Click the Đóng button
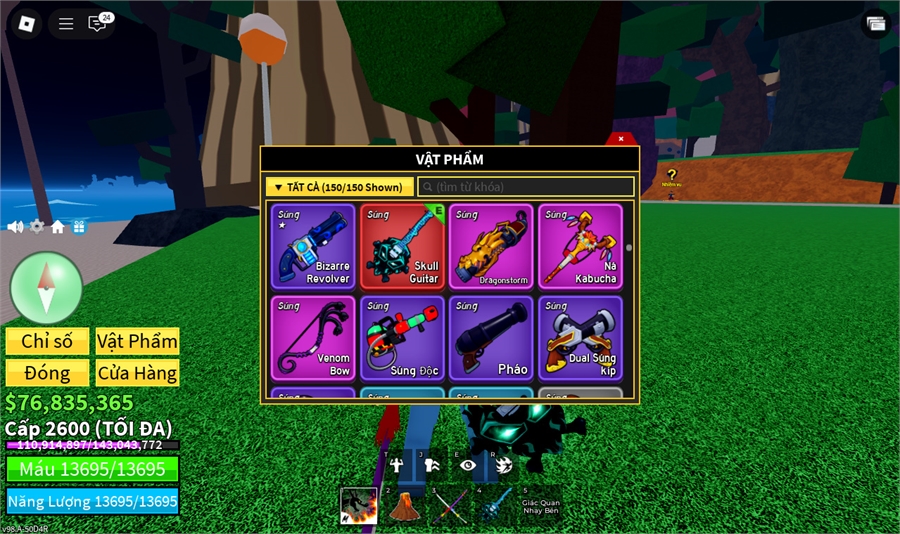 tap(47, 373)
